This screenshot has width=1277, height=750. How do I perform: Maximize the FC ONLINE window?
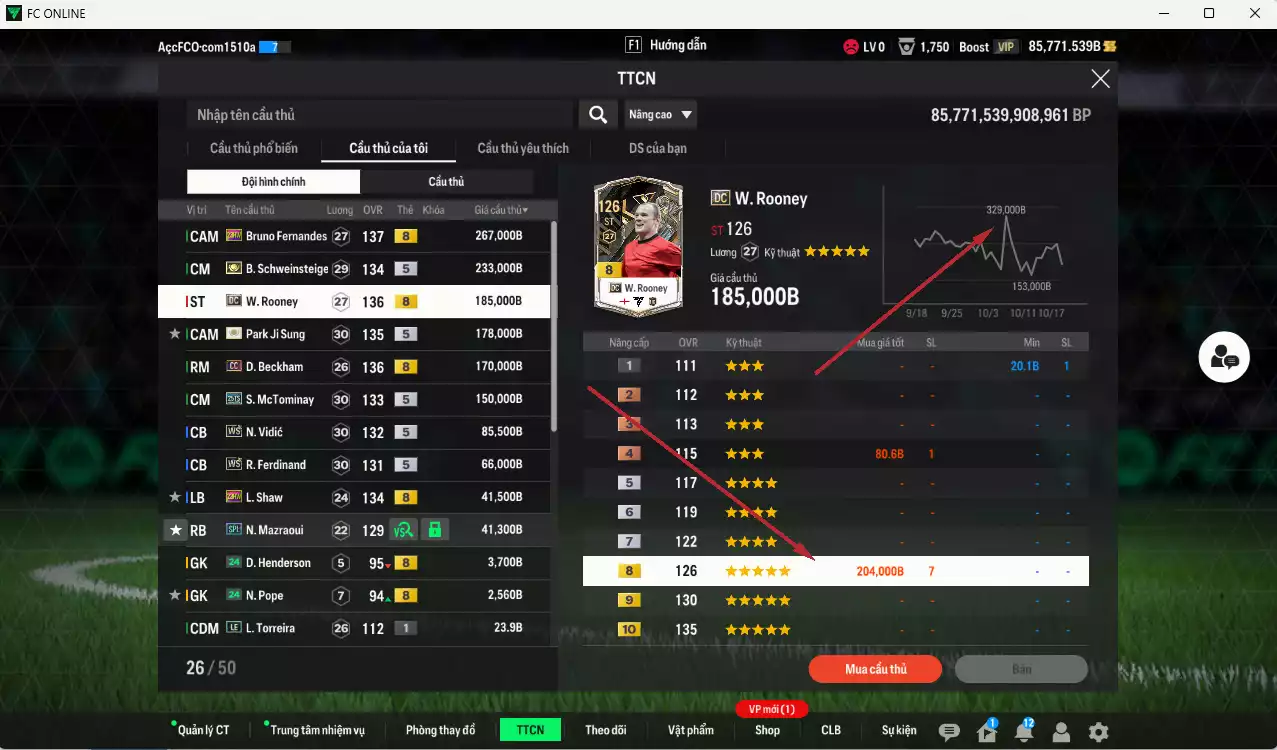click(1209, 13)
